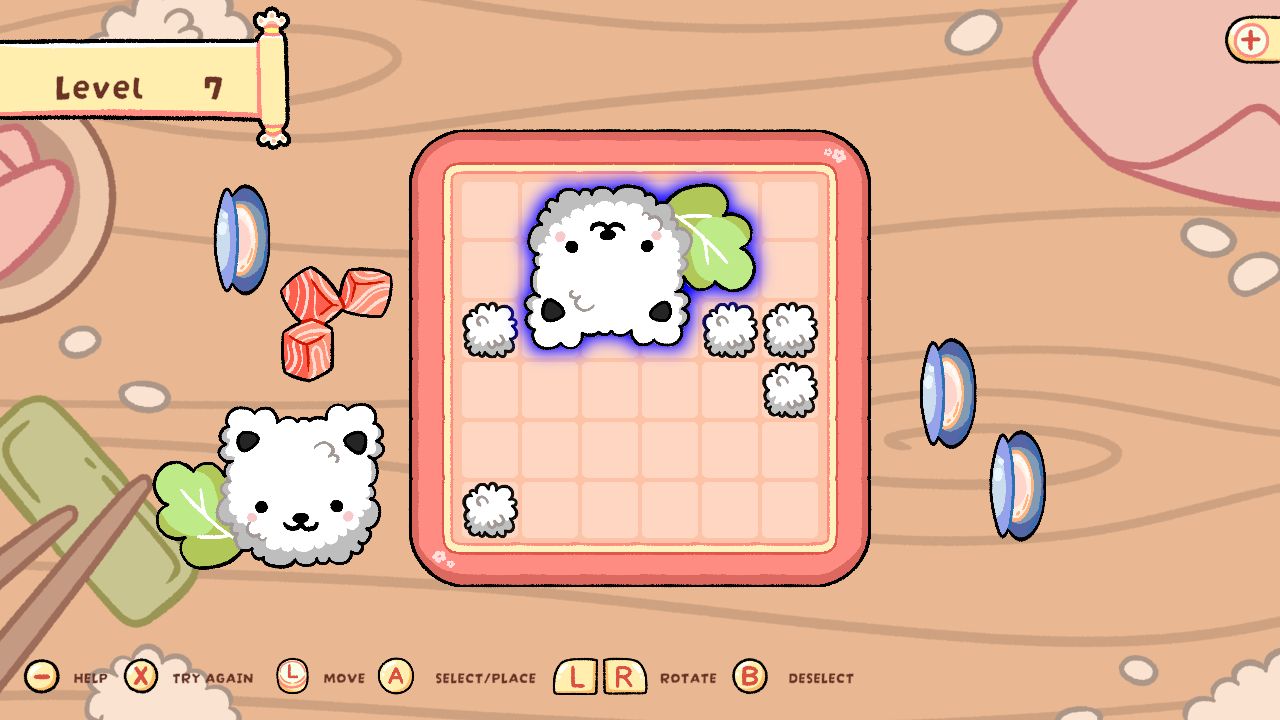Open the Help menu via the minus icon
This screenshot has height=720, width=1280.
pyautogui.click(x=42, y=675)
